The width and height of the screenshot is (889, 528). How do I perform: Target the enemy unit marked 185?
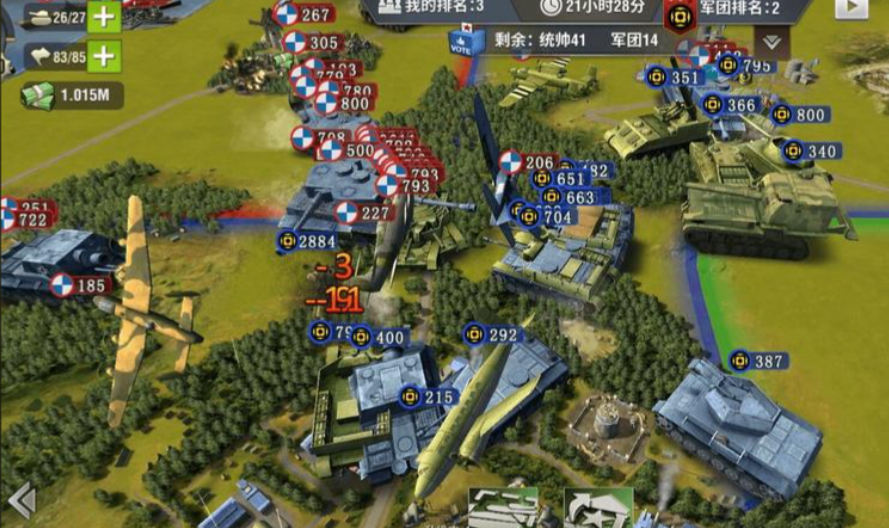(79, 286)
